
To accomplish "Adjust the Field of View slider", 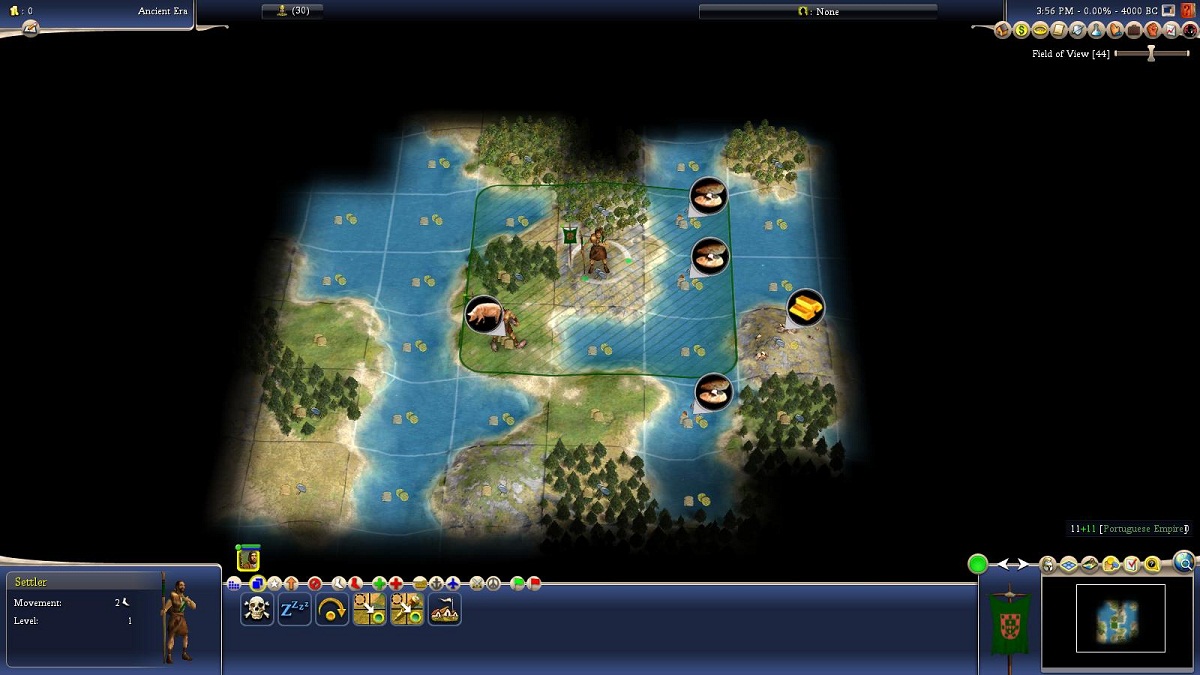I will pos(1151,54).
